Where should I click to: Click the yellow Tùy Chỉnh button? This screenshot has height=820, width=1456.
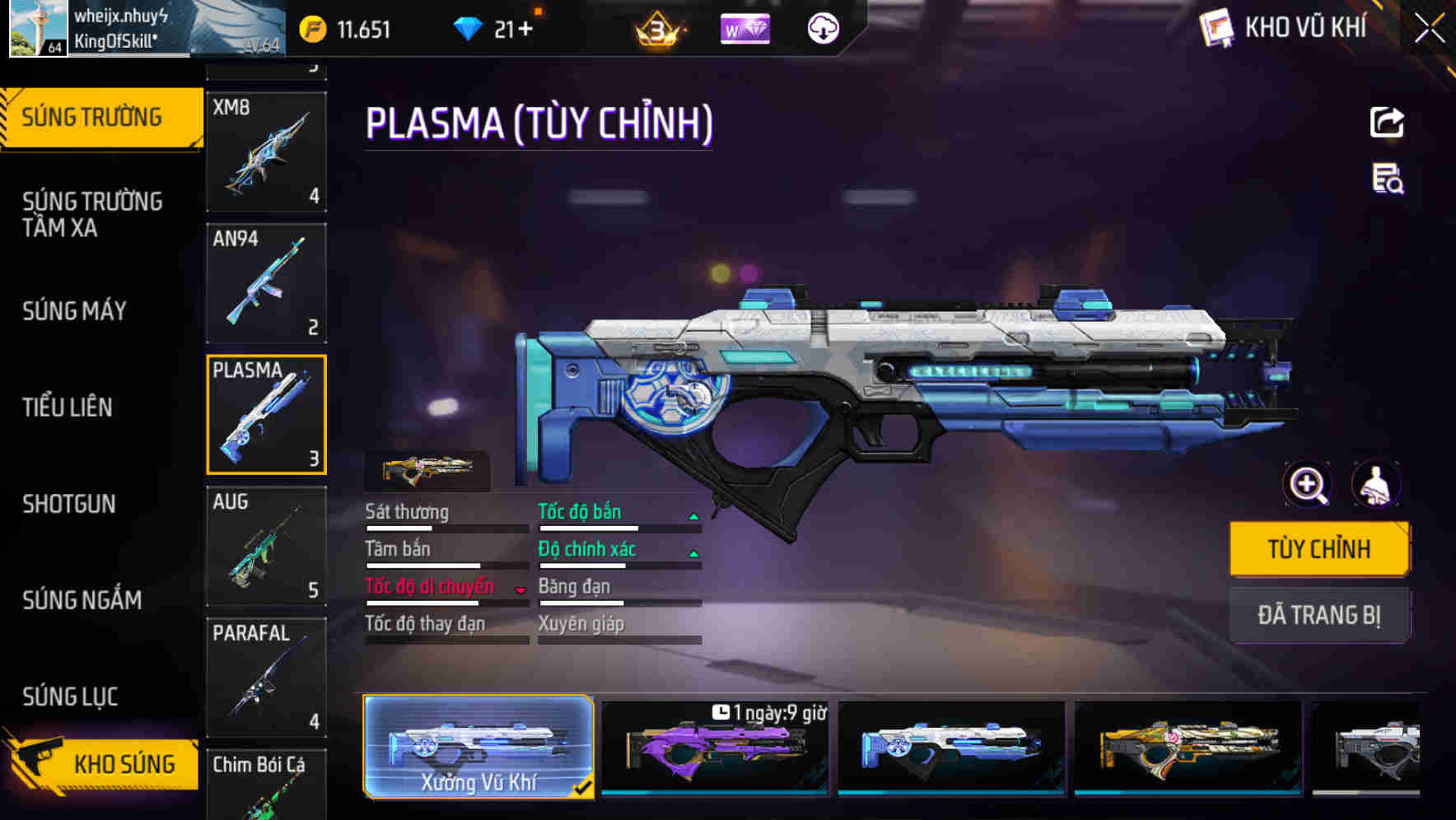click(x=1318, y=548)
